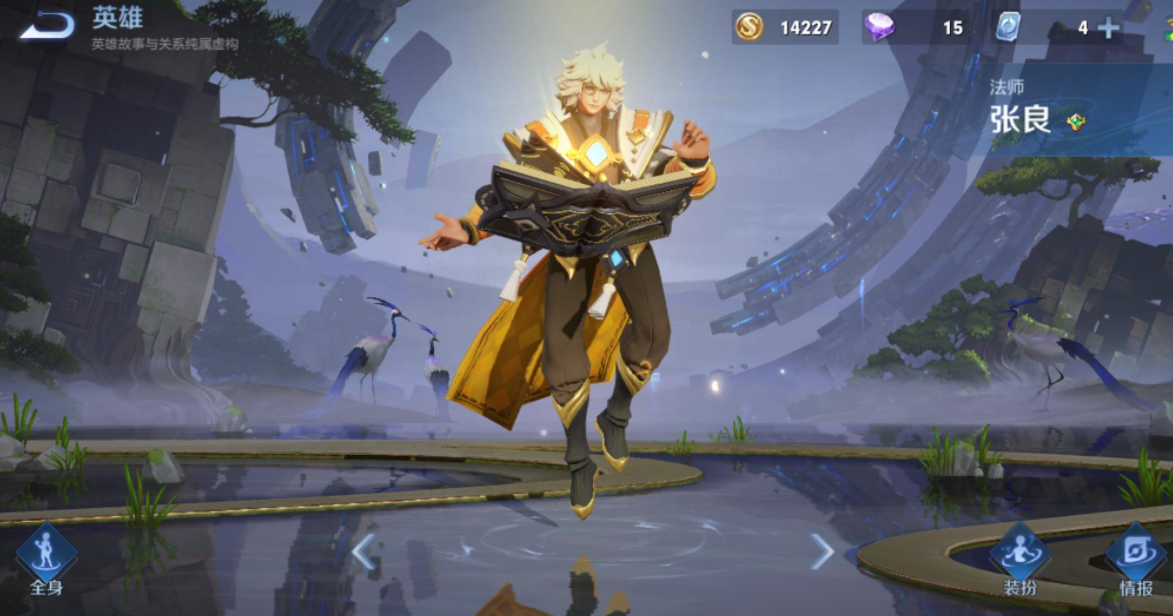Tap the purple diamond currency icon
The height and width of the screenshot is (616, 1173).
tap(879, 27)
